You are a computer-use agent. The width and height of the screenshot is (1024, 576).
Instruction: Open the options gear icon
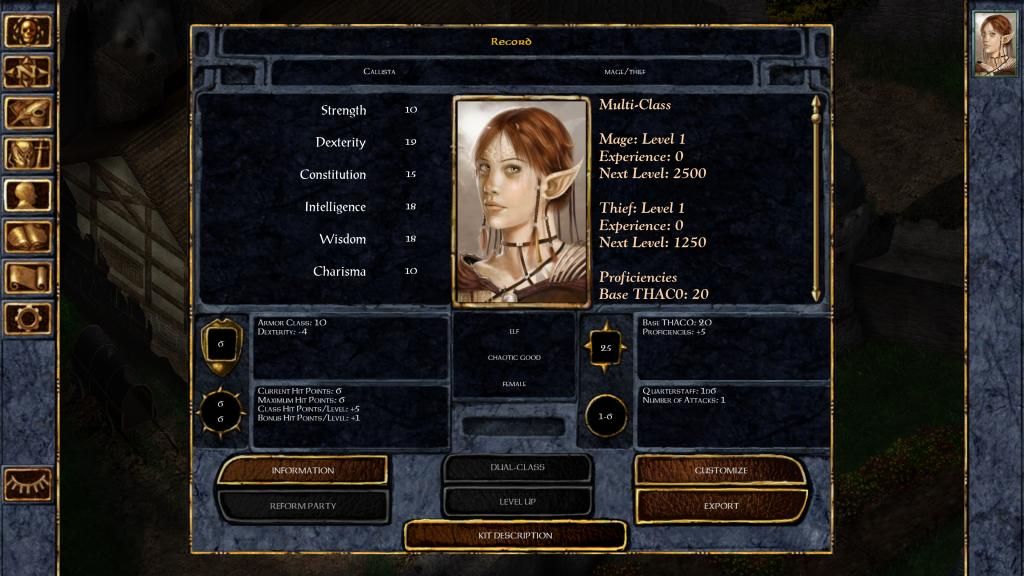point(28,318)
